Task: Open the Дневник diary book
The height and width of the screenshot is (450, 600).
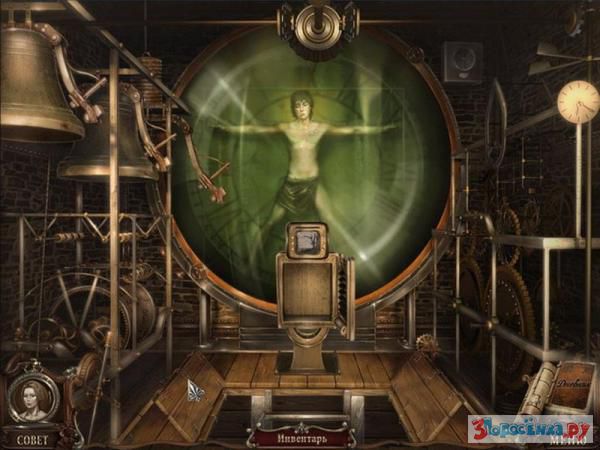Action: coord(573,384)
